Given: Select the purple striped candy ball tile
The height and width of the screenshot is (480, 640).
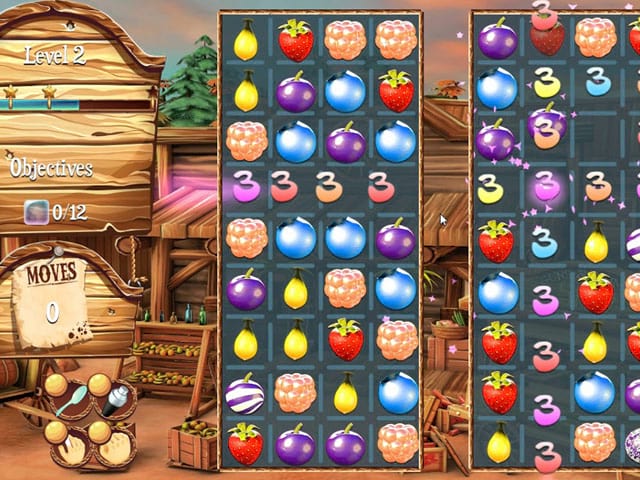Looking at the screenshot, I should pos(245,391).
